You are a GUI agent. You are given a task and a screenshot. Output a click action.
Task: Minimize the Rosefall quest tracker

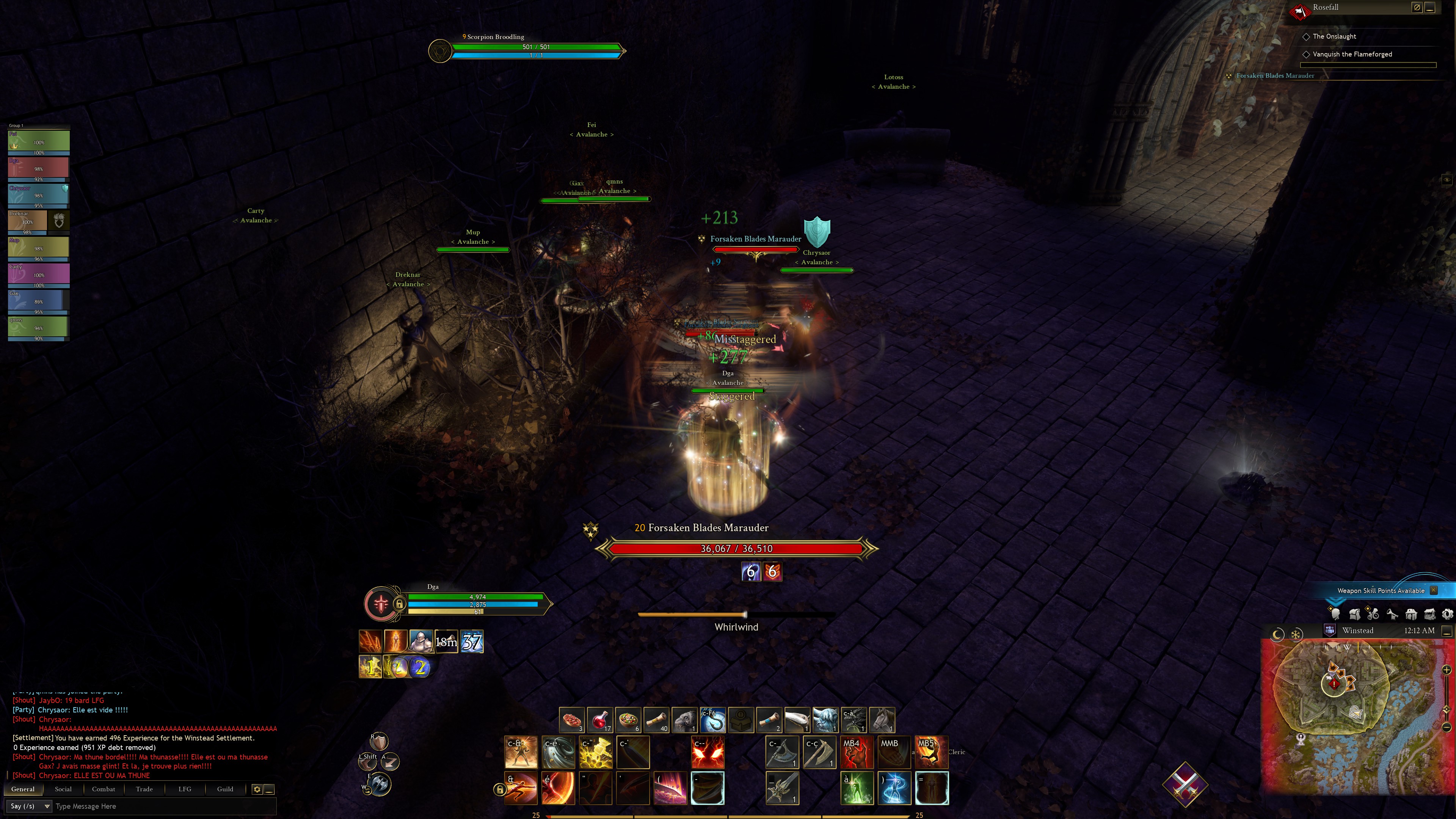pos(1429,7)
